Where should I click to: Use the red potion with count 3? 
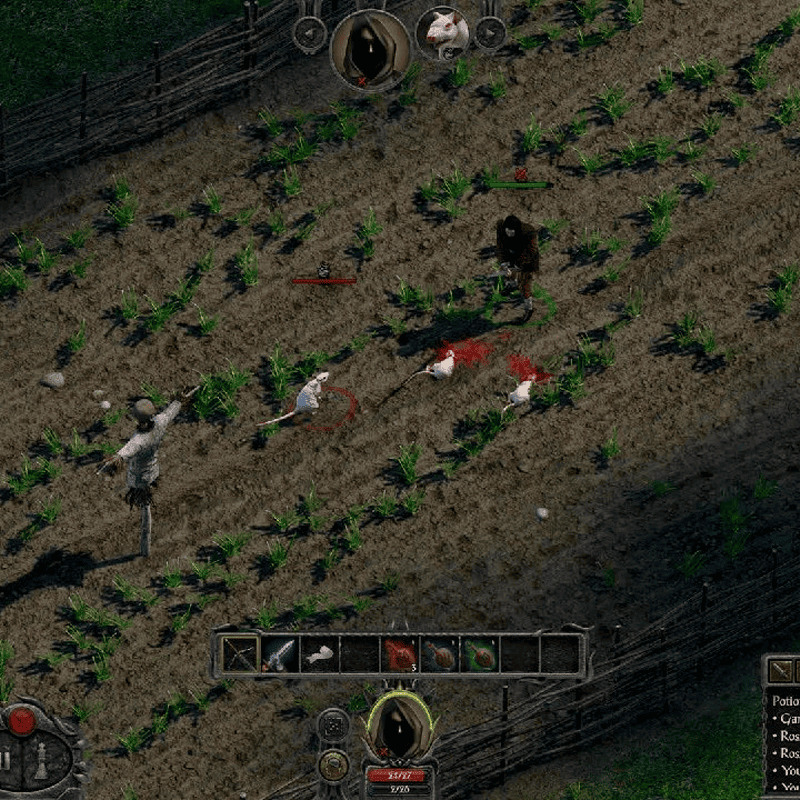coord(400,654)
